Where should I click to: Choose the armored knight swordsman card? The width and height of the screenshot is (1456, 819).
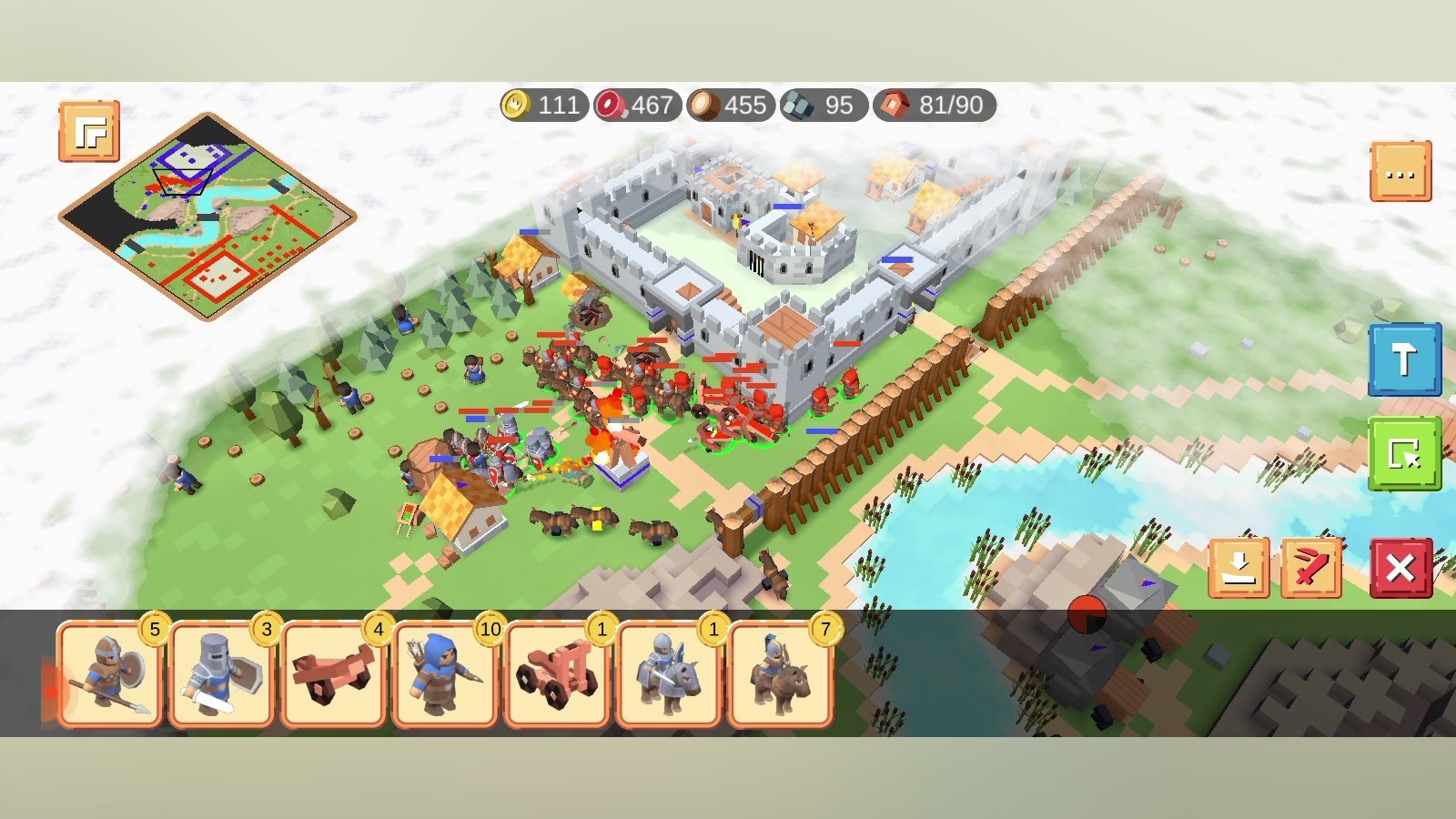pyautogui.click(x=222, y=675)
